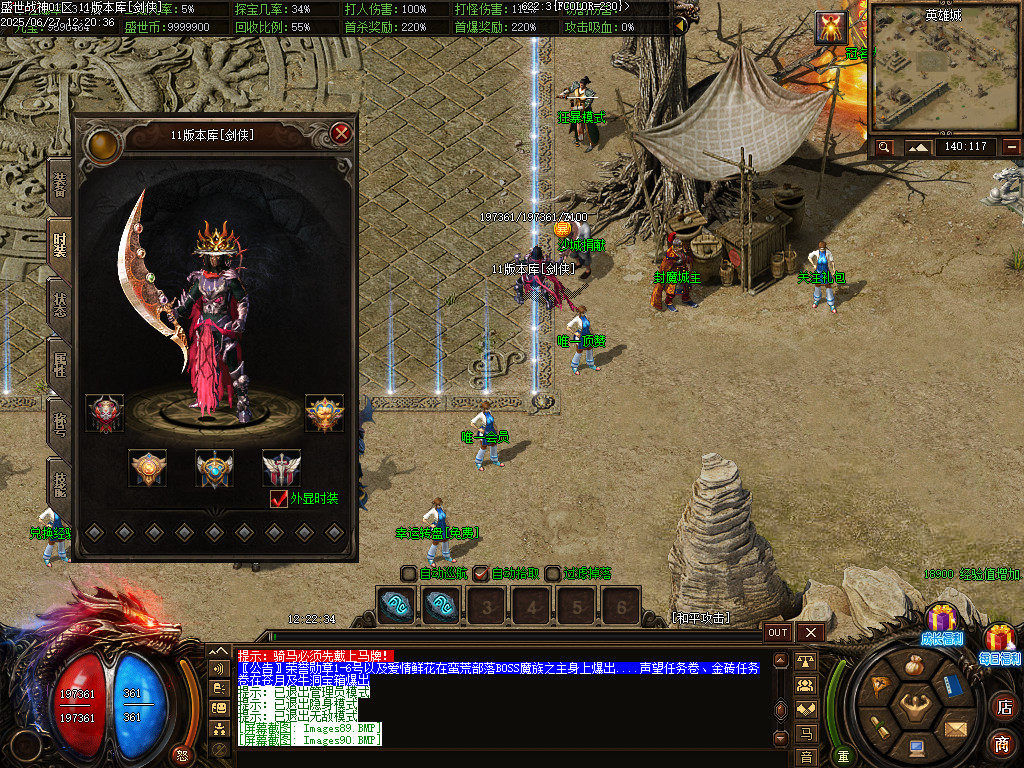
Task: Show the 称号 titles tab
Action: 60,423
